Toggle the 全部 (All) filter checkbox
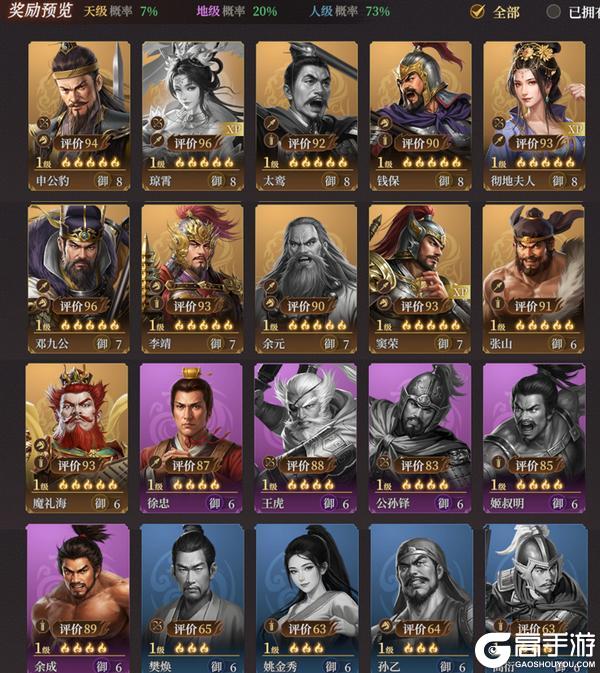Image resolution: width=600 pixels, height=673 pixels. [x=478, y=12]
